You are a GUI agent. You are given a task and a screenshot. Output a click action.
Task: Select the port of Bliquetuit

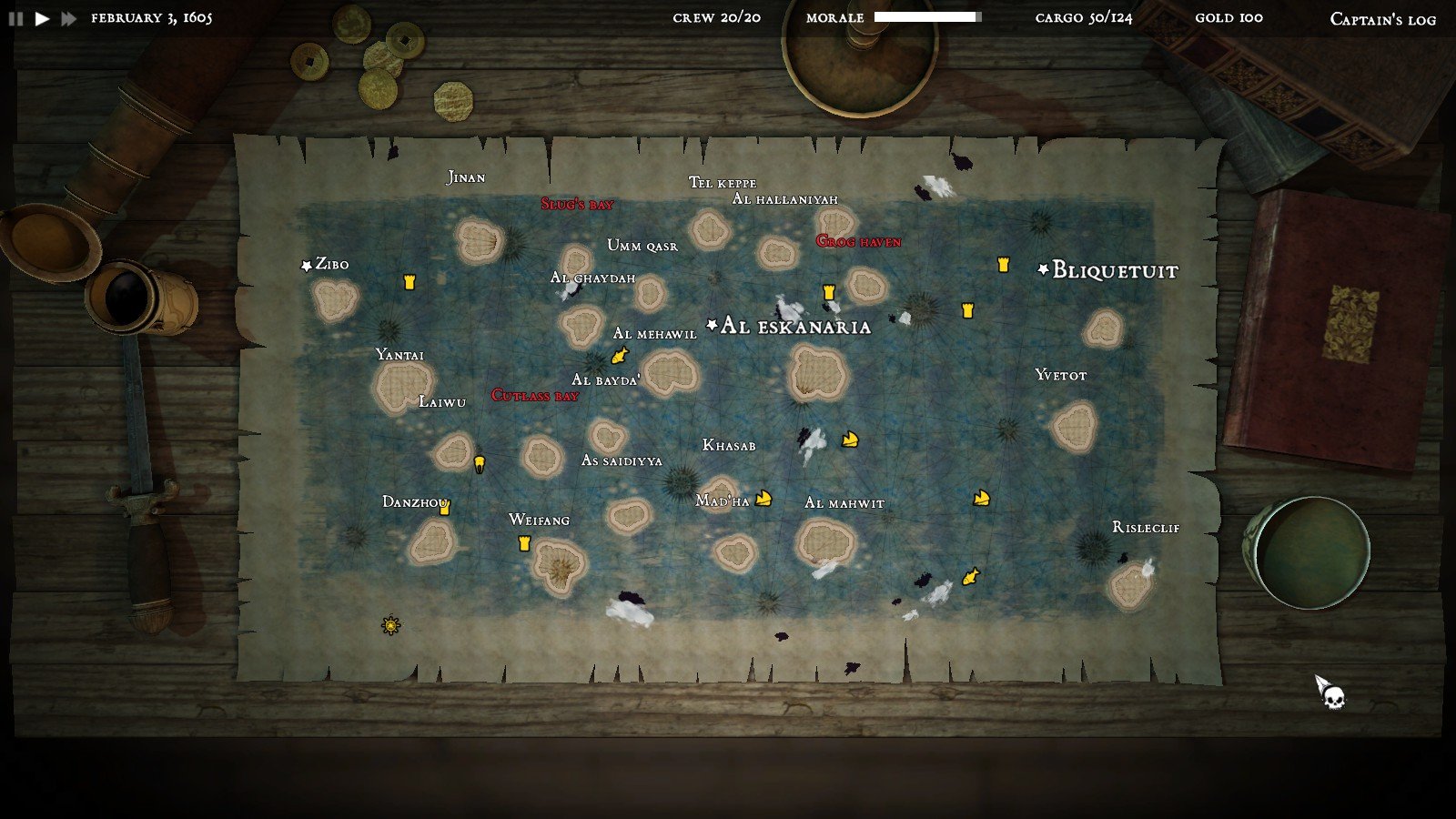(x=1114, y=270)
